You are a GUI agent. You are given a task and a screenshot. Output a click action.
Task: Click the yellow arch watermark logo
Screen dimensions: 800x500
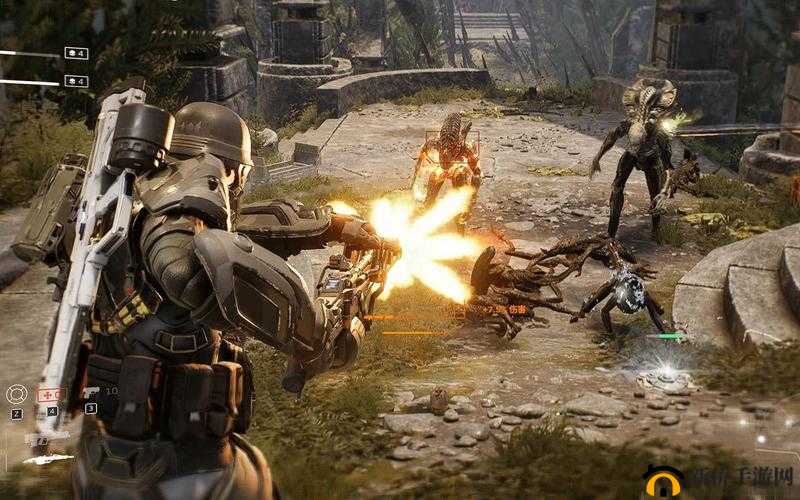(664, 483)
